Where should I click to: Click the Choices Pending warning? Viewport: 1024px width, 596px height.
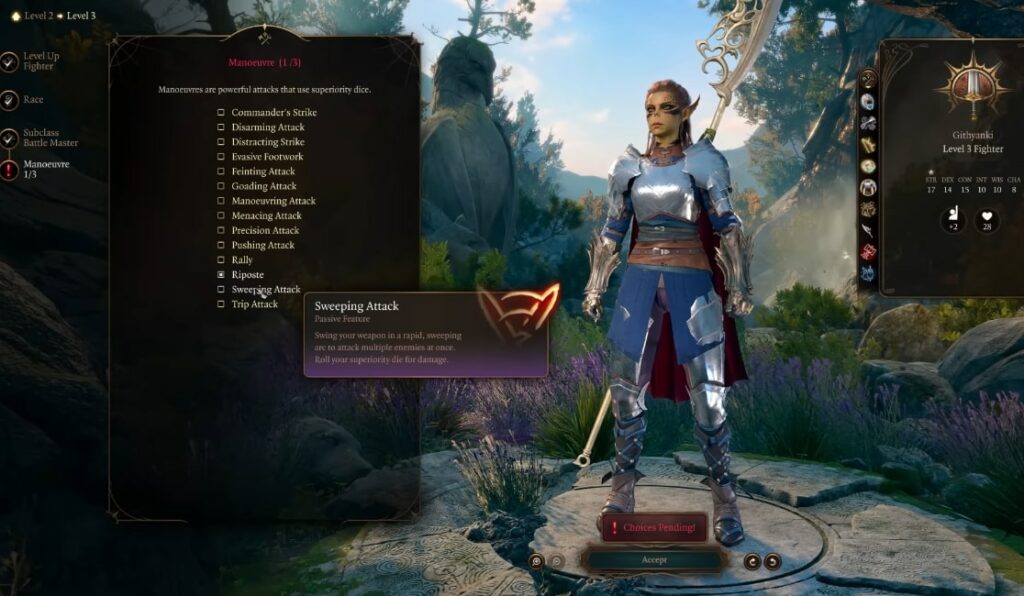654,527
